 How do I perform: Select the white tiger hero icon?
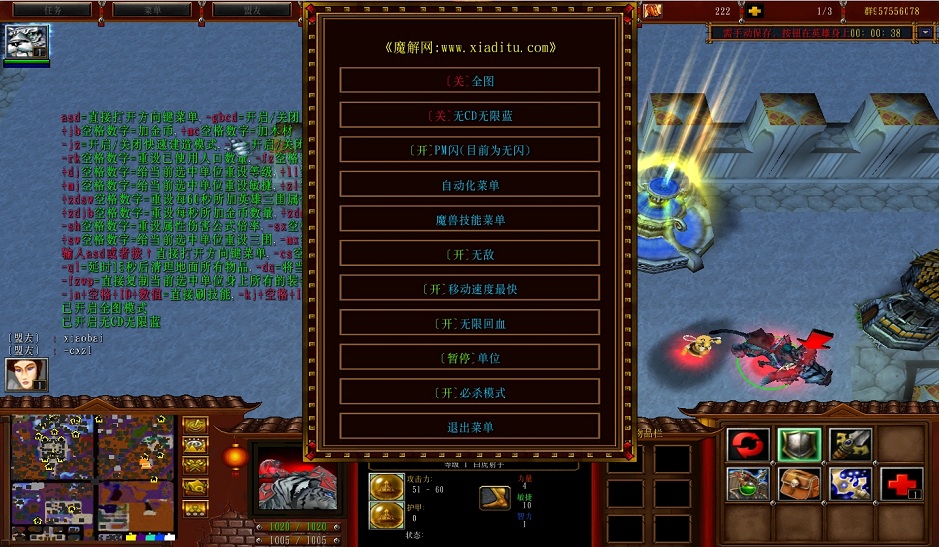coord(27,42)
